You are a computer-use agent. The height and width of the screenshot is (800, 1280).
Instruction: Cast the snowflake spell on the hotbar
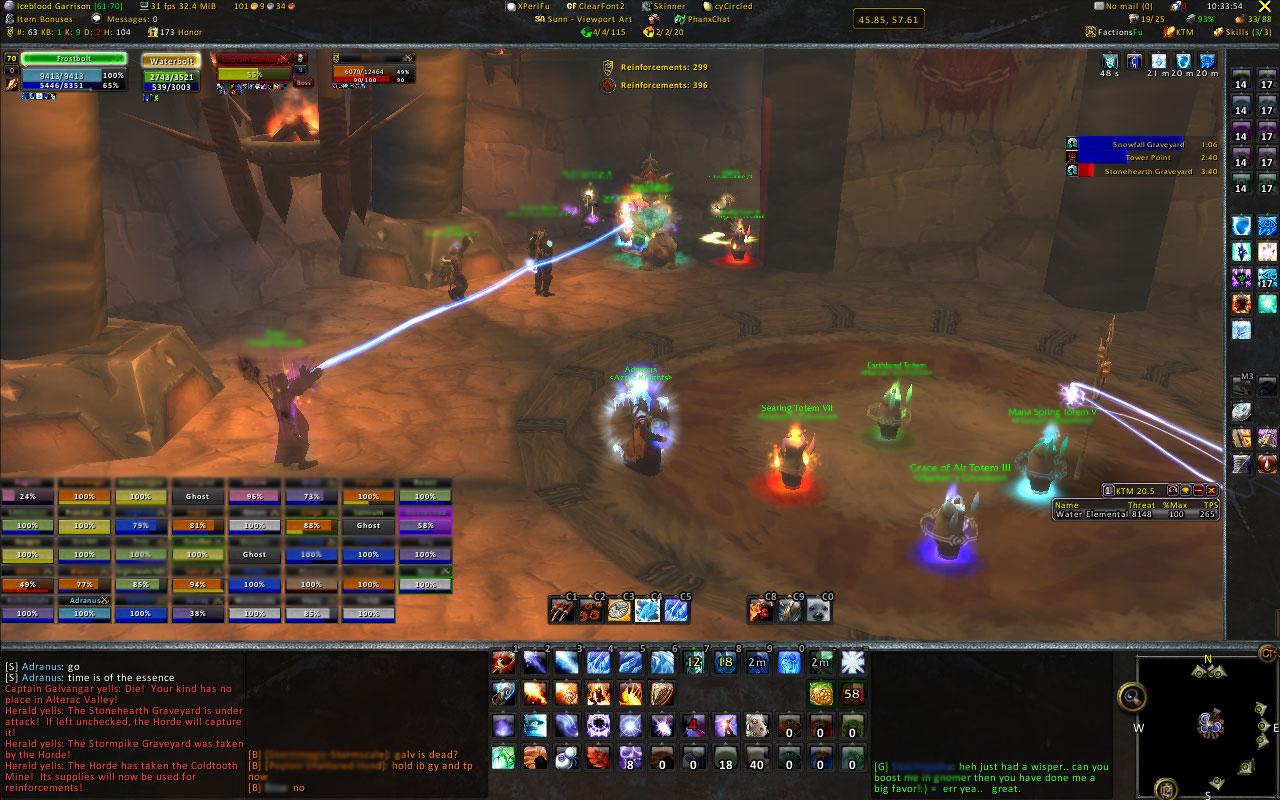(x=852, y=662)
